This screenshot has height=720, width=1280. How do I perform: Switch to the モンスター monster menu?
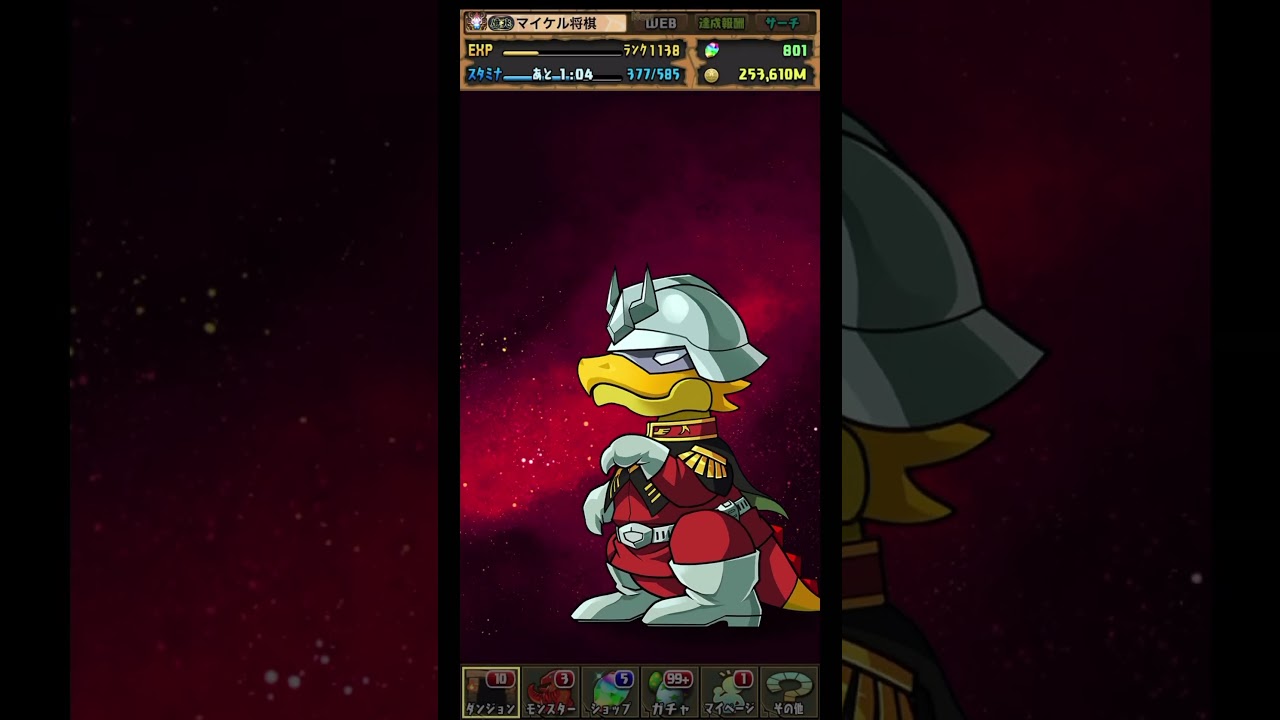(550, 692)
